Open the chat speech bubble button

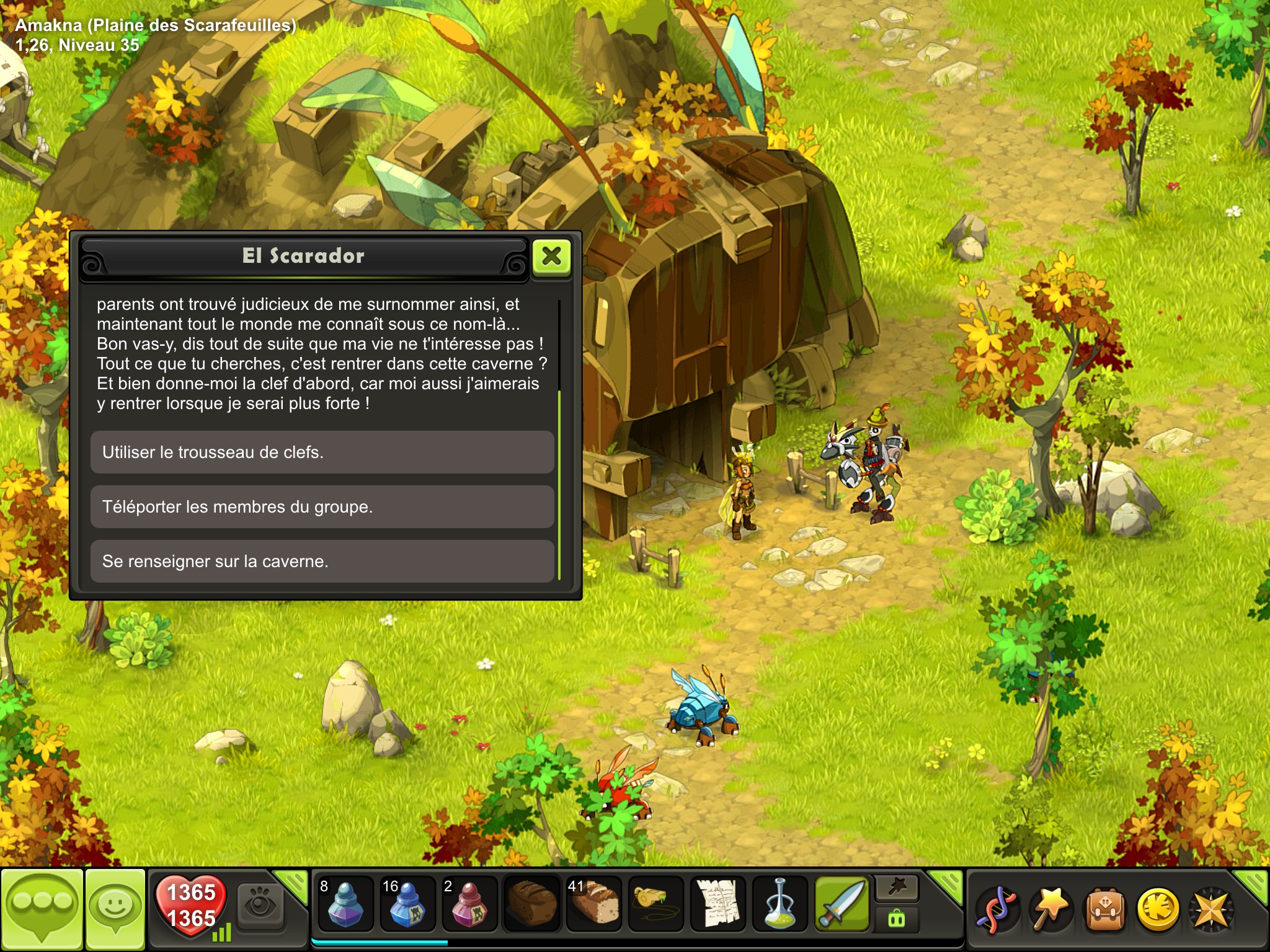pos(42,909)
